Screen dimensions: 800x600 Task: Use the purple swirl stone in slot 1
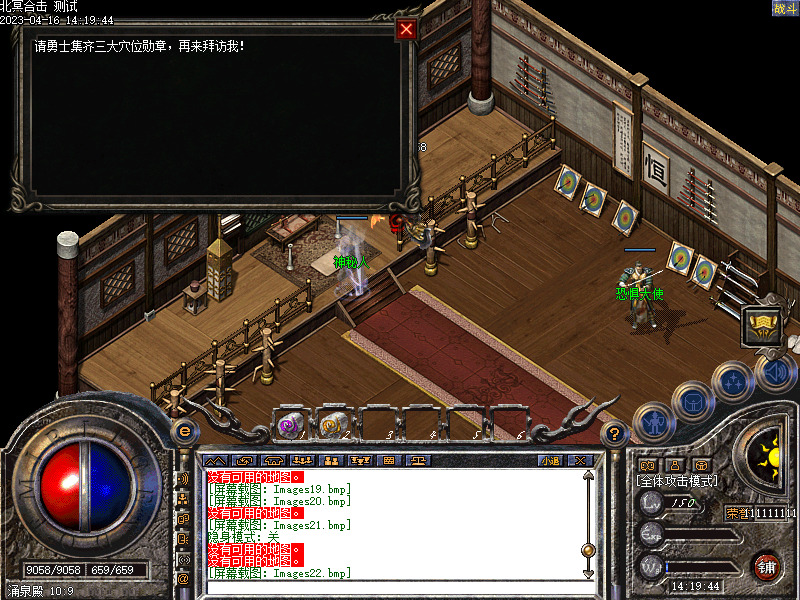[291, 425]
